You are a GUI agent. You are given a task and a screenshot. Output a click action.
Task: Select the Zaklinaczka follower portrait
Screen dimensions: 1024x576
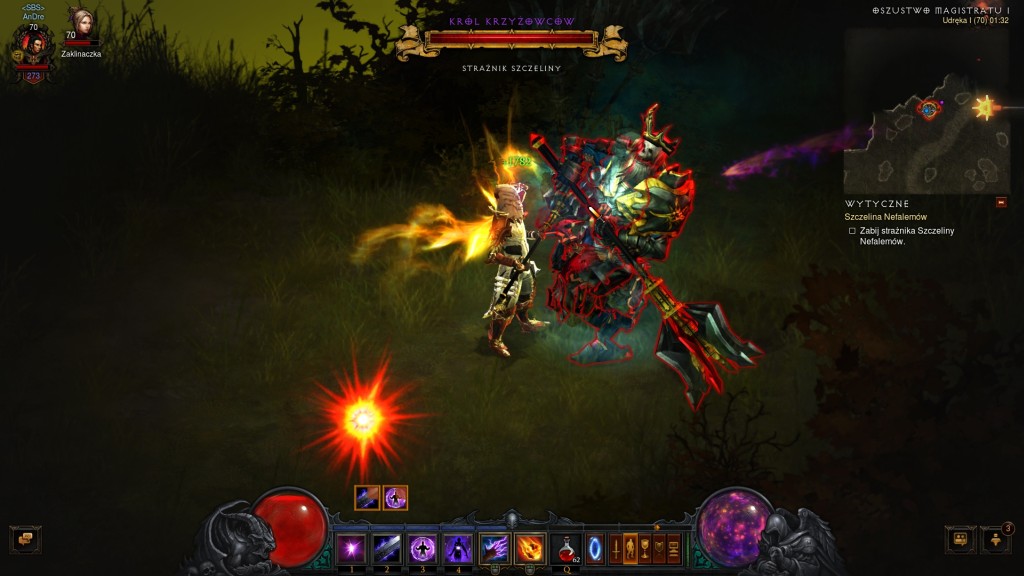pyautogui.click(x=81, y=25)
